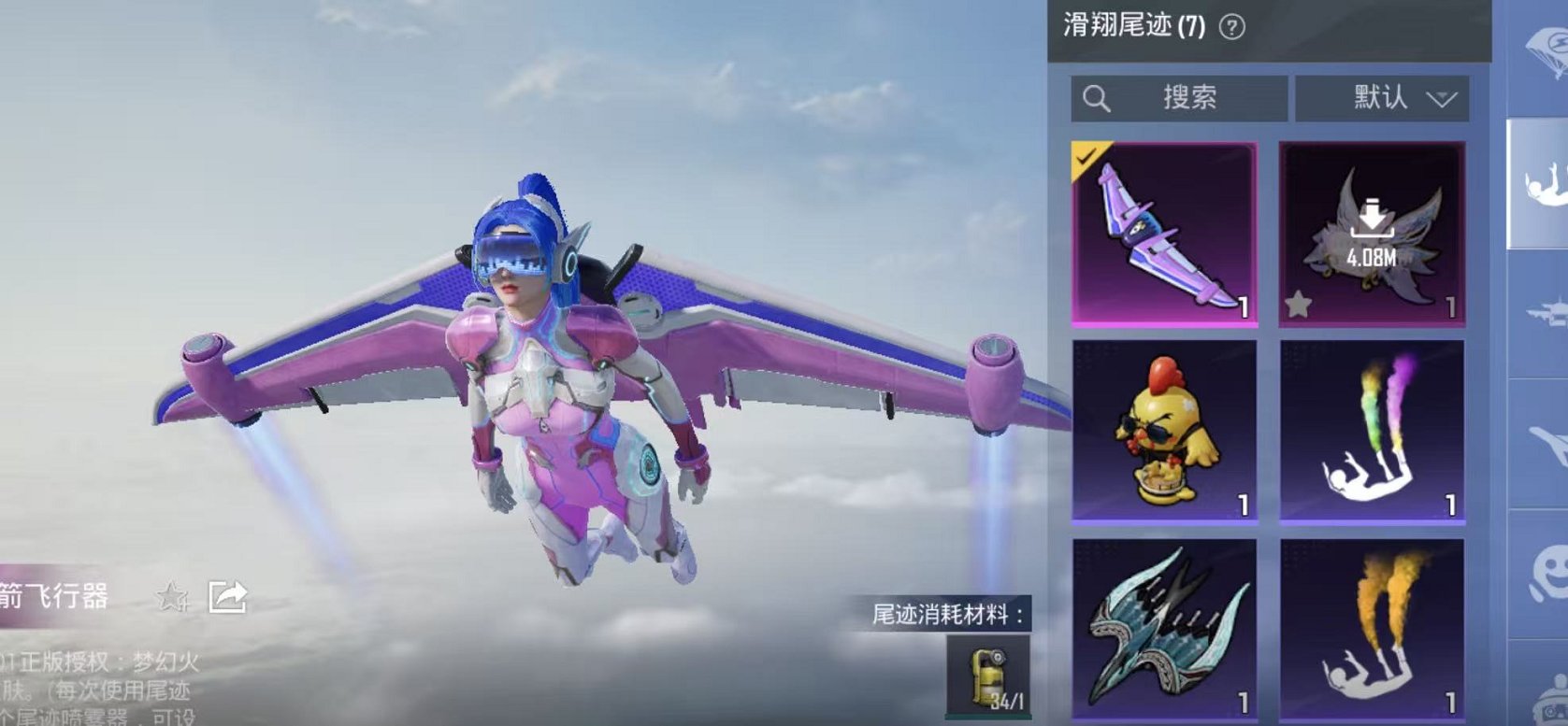Toggle the checkmark on the equipped glider trail
1568x726 pixels.
[x=1086, y=159]
